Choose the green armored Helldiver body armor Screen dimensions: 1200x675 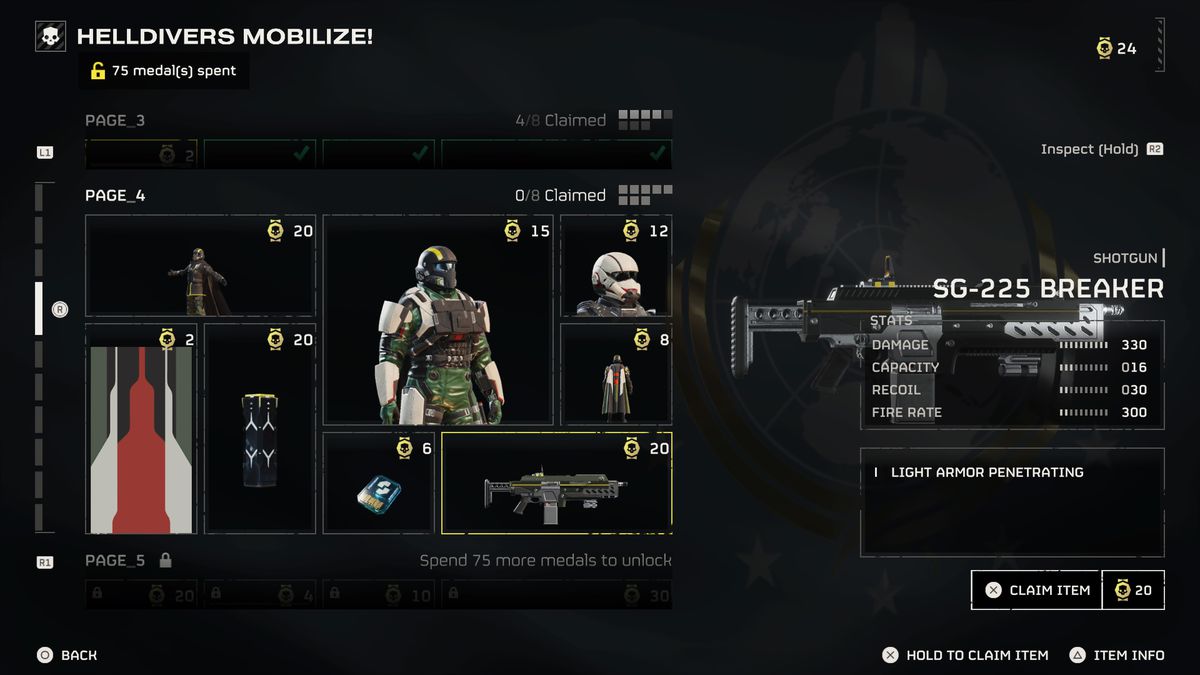tap(438, 320)
